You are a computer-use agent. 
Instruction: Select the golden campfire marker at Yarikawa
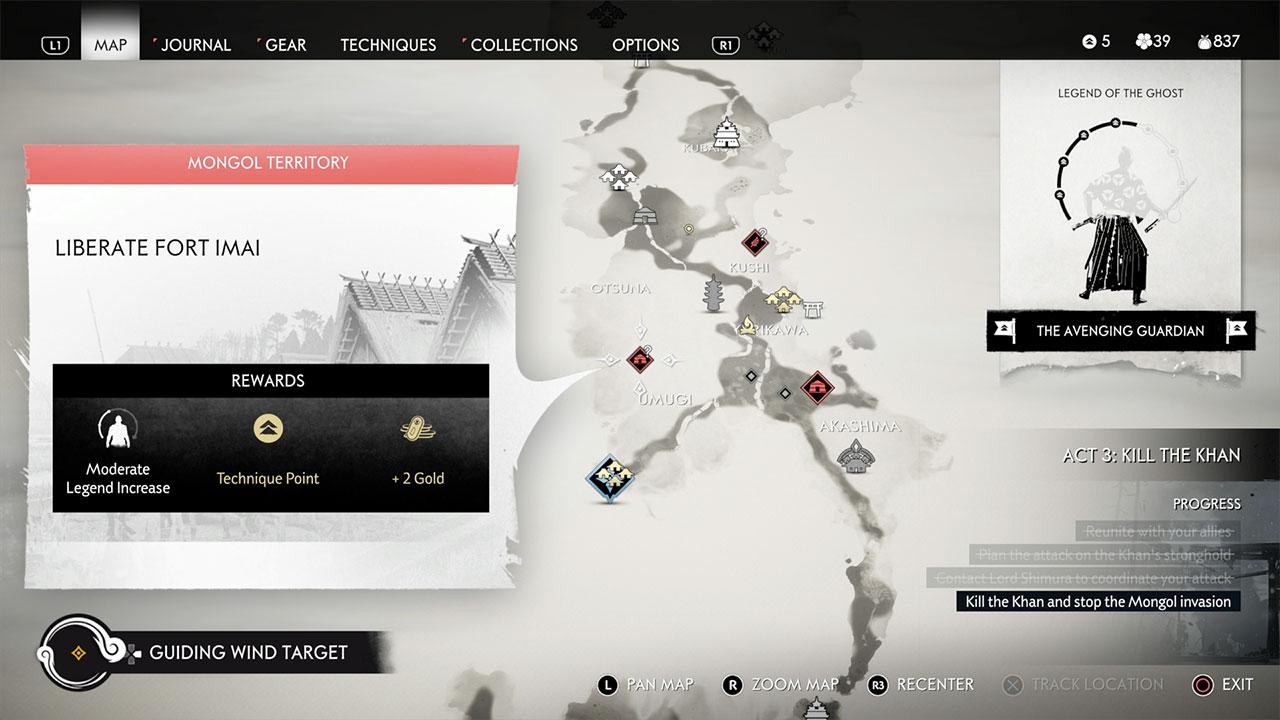(747, 324)
